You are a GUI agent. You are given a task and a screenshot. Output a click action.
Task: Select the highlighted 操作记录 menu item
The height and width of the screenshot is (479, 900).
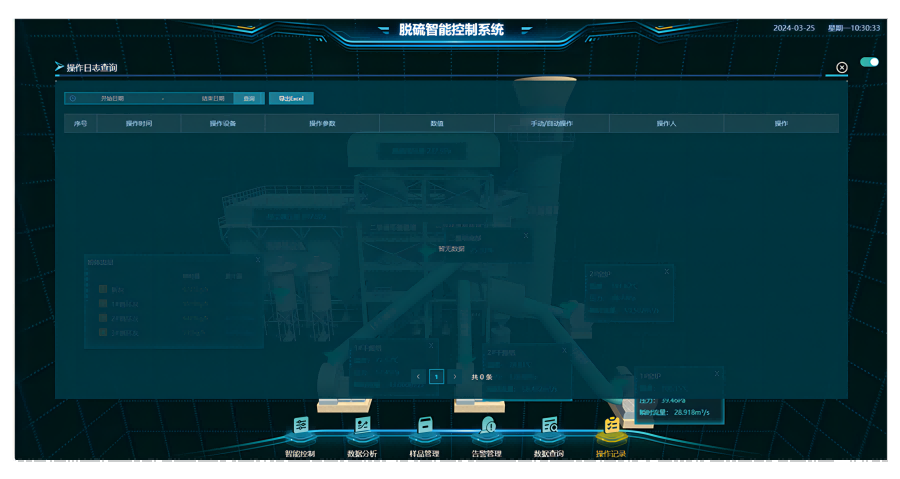(611, 433)
